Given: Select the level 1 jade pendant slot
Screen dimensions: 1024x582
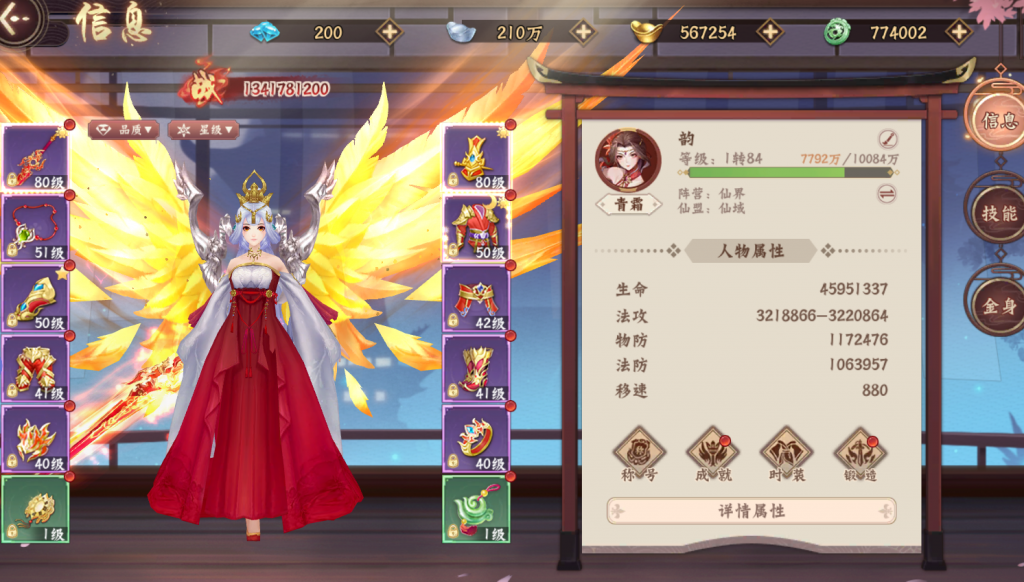Looking at the screenshot, I should click(476, 509).
